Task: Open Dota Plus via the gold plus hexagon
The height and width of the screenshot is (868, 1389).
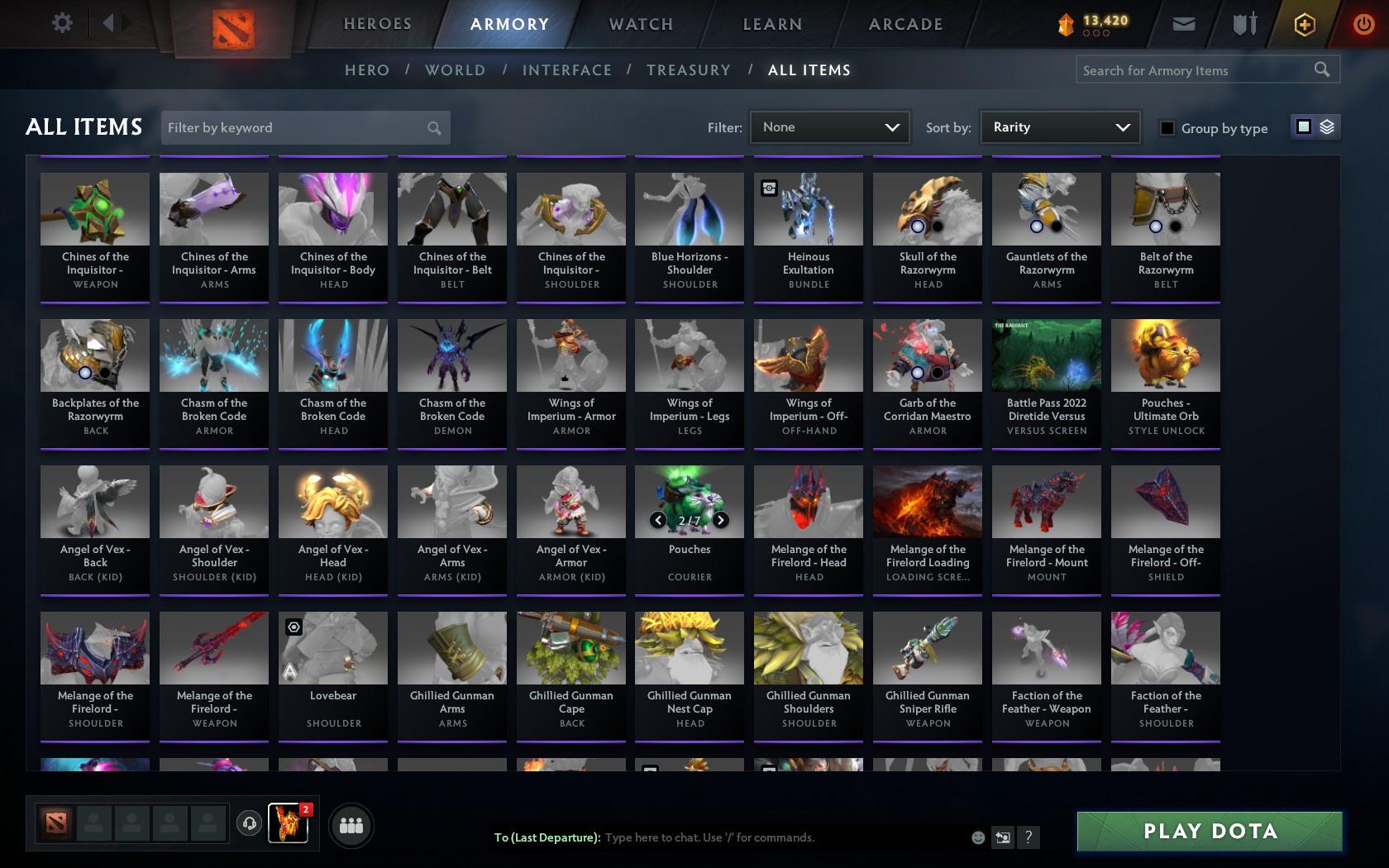Action: tap(1305, 23)
